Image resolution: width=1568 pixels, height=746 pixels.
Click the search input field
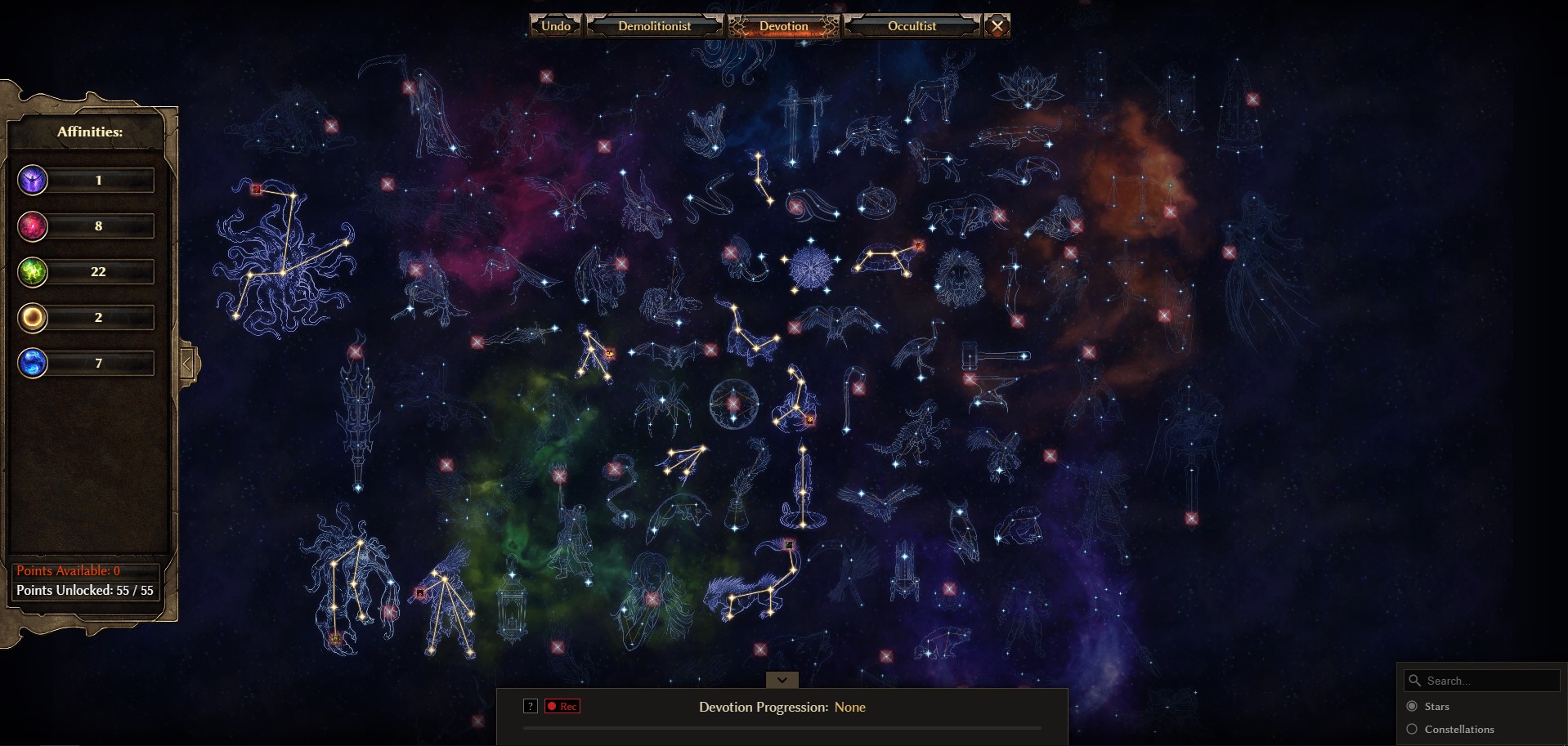pyautogui.click(x=1488, y=681)
